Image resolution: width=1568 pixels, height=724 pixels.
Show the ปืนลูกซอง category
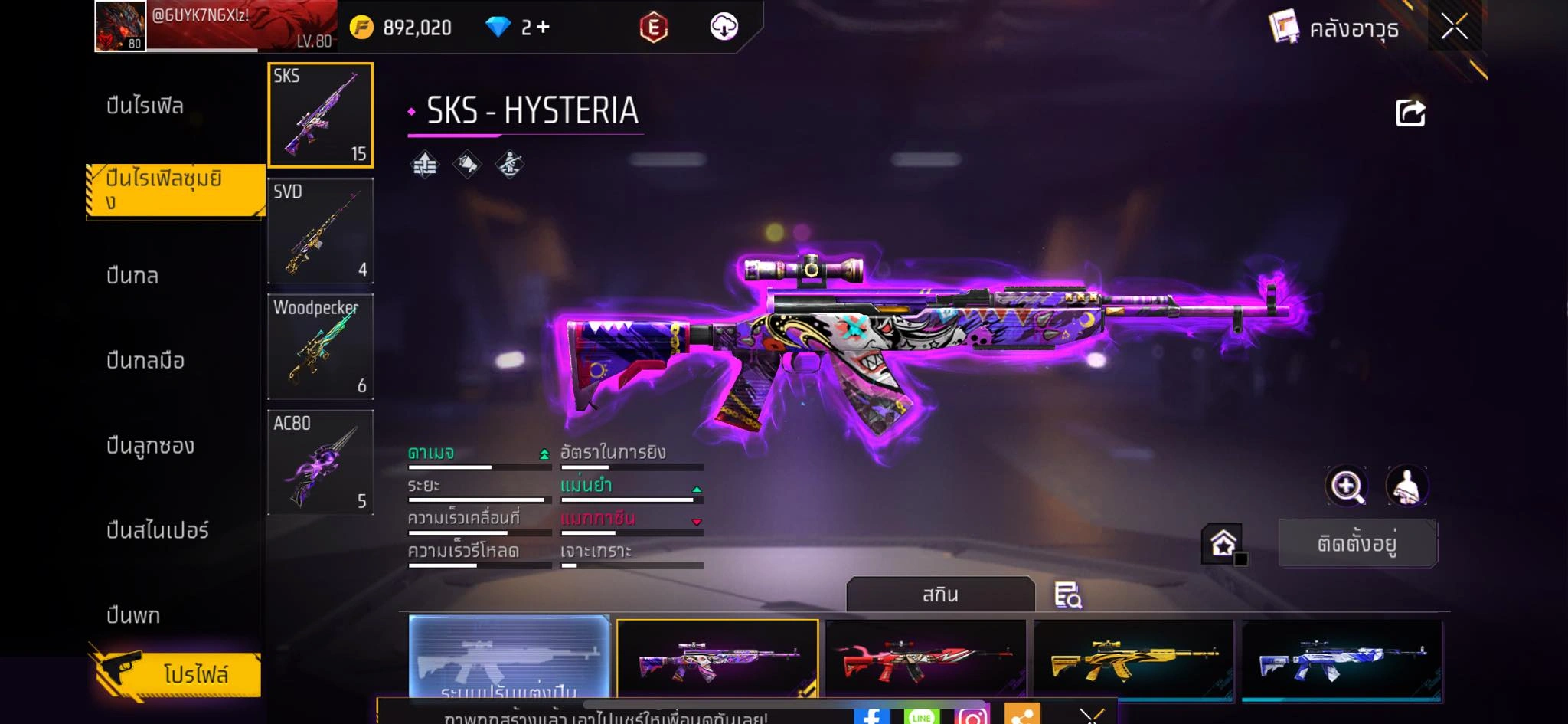coord(150,446)
